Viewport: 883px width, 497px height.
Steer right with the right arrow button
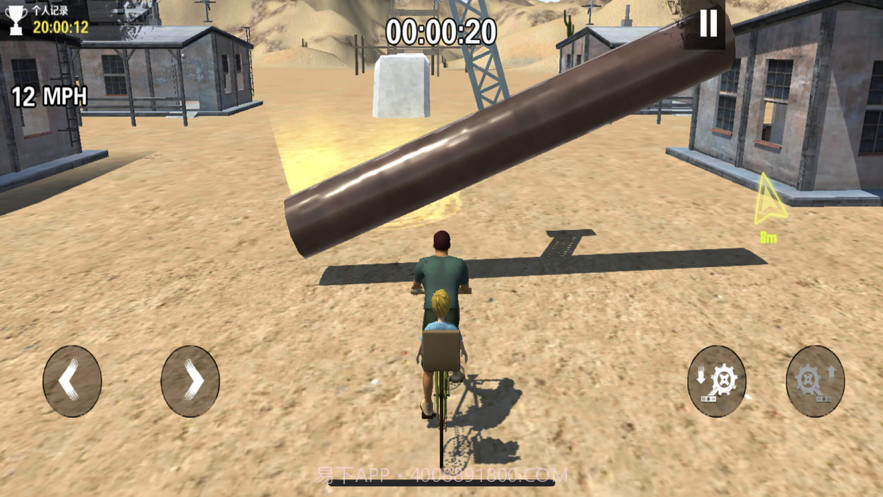190,381
